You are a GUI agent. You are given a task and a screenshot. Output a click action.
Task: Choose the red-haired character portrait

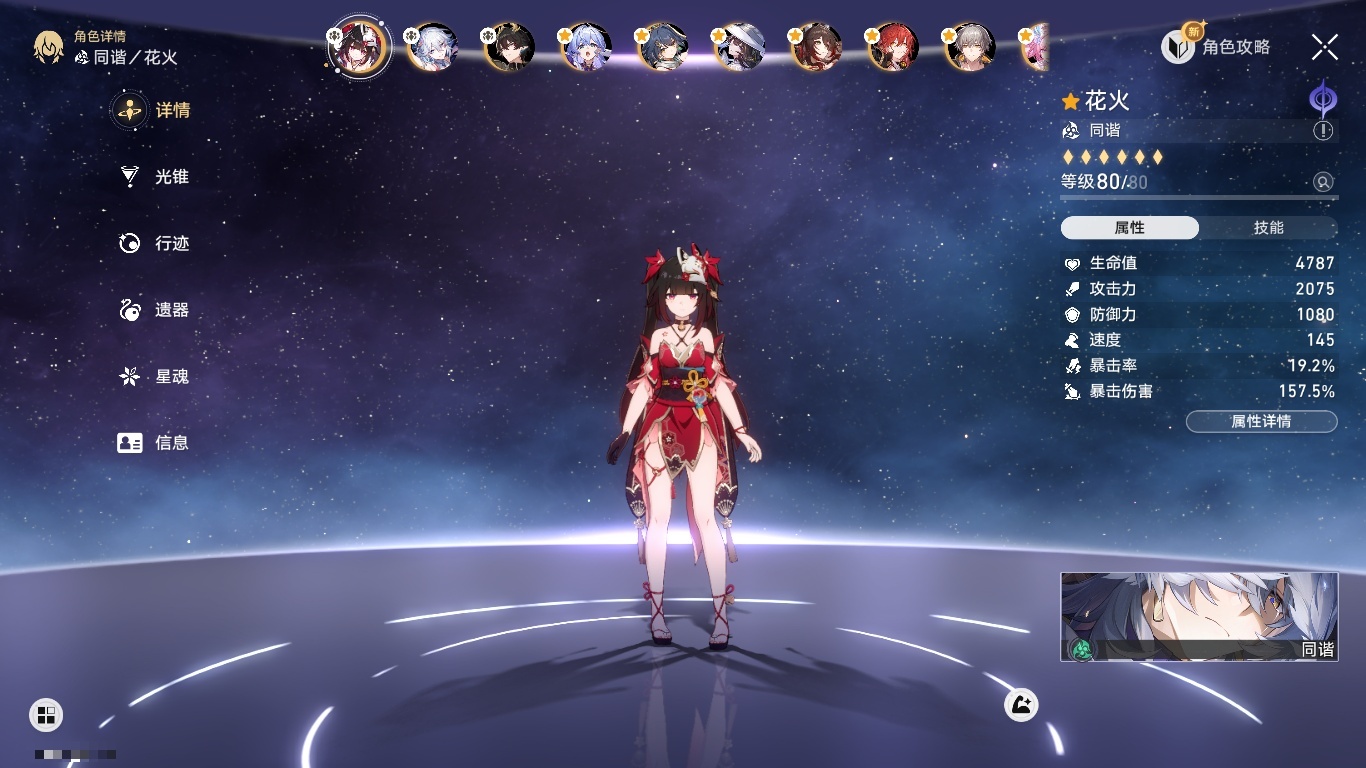[x=892, y=47]
